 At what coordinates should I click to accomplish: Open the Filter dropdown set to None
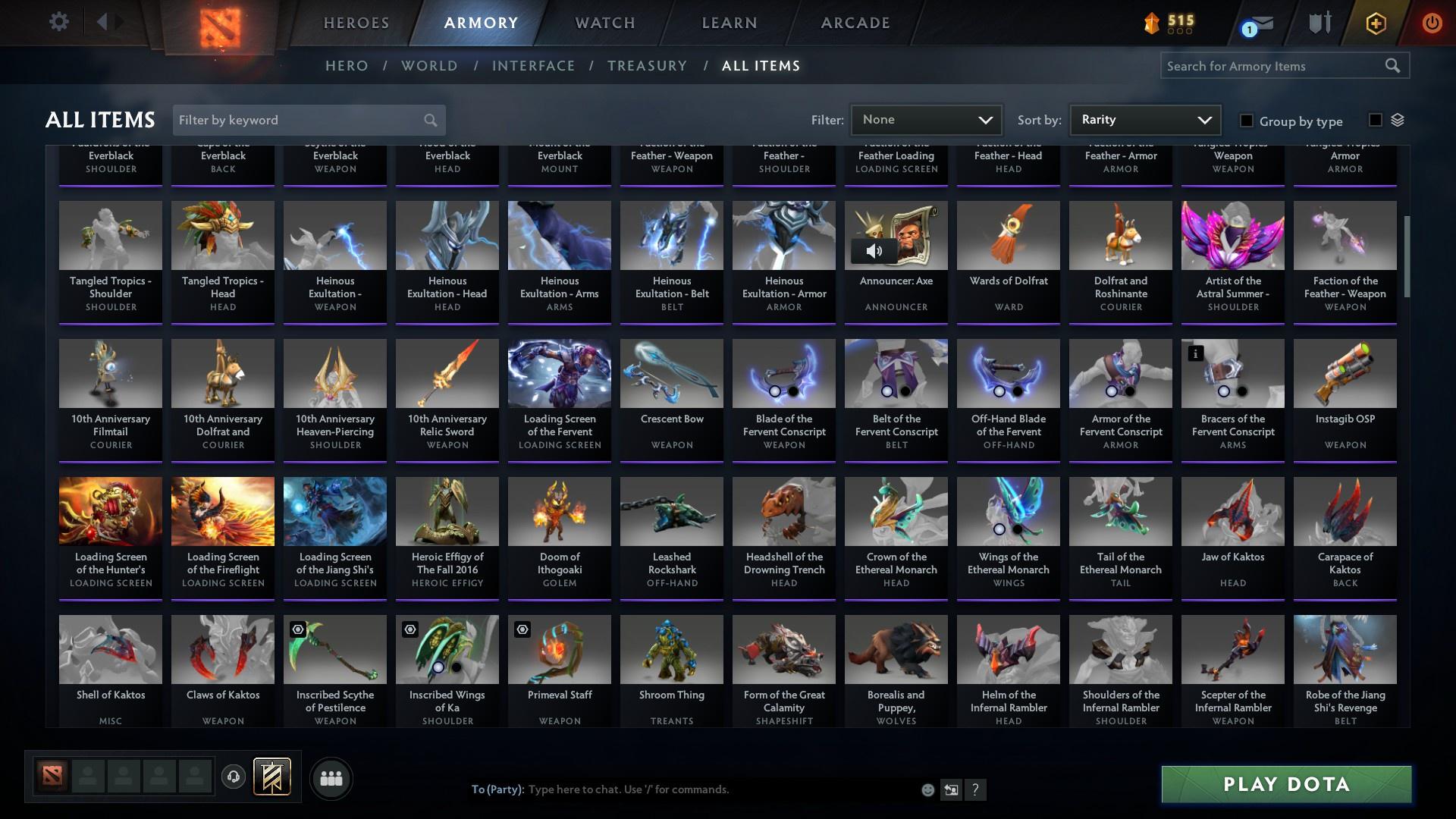point(926,119)
